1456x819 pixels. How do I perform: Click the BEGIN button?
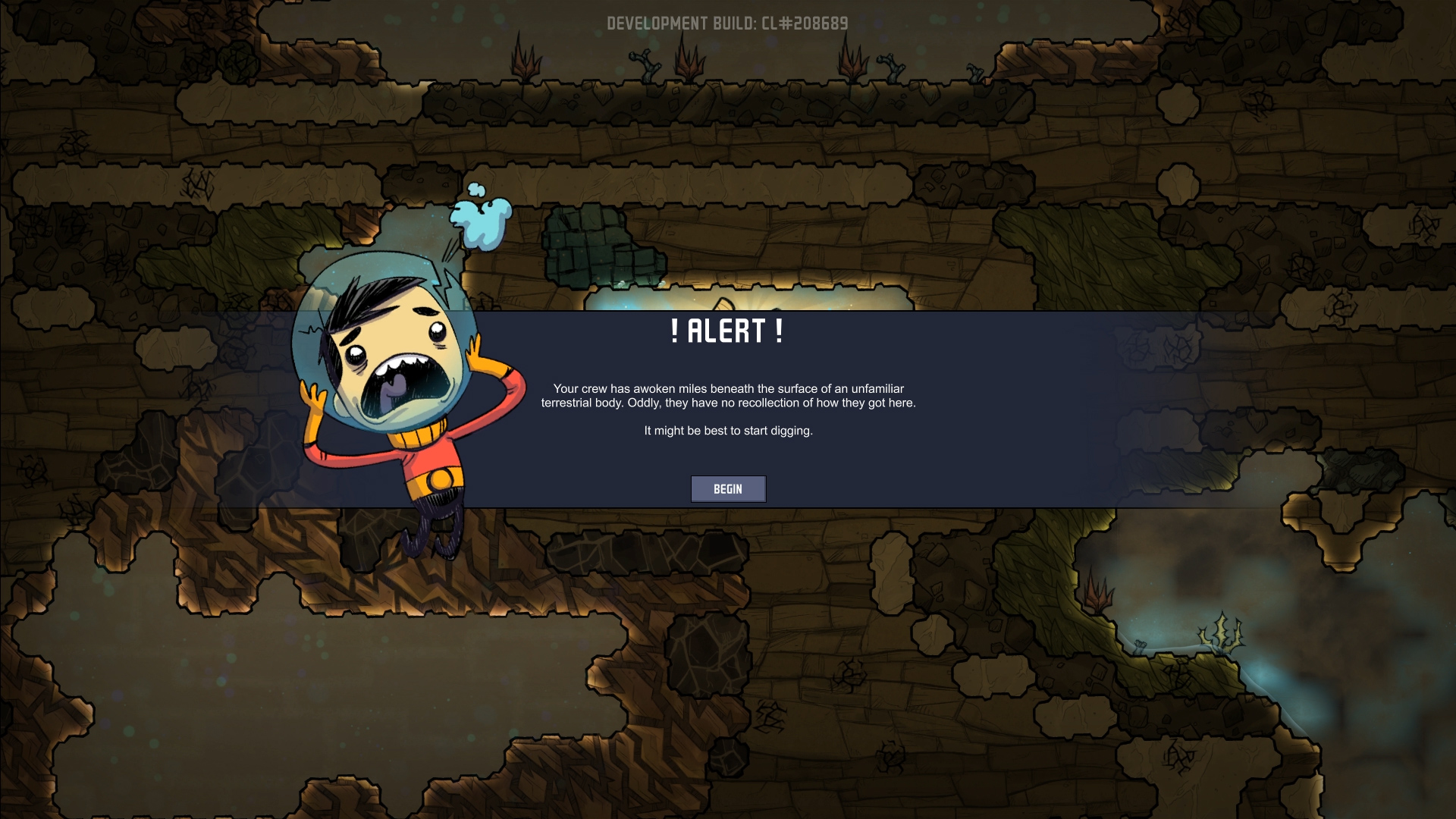pos(728,489)
